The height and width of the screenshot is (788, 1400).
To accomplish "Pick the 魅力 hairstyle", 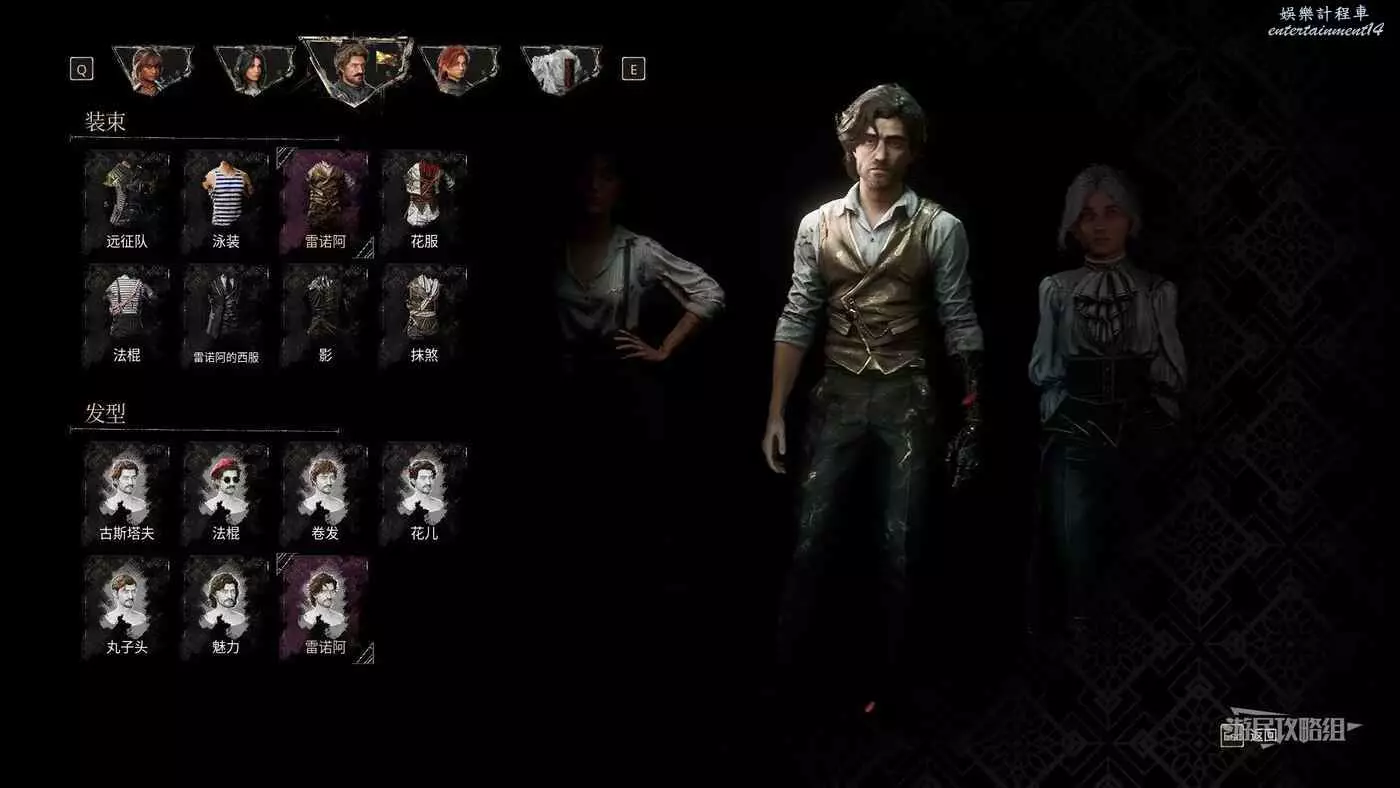I will [x=226, y=605].
